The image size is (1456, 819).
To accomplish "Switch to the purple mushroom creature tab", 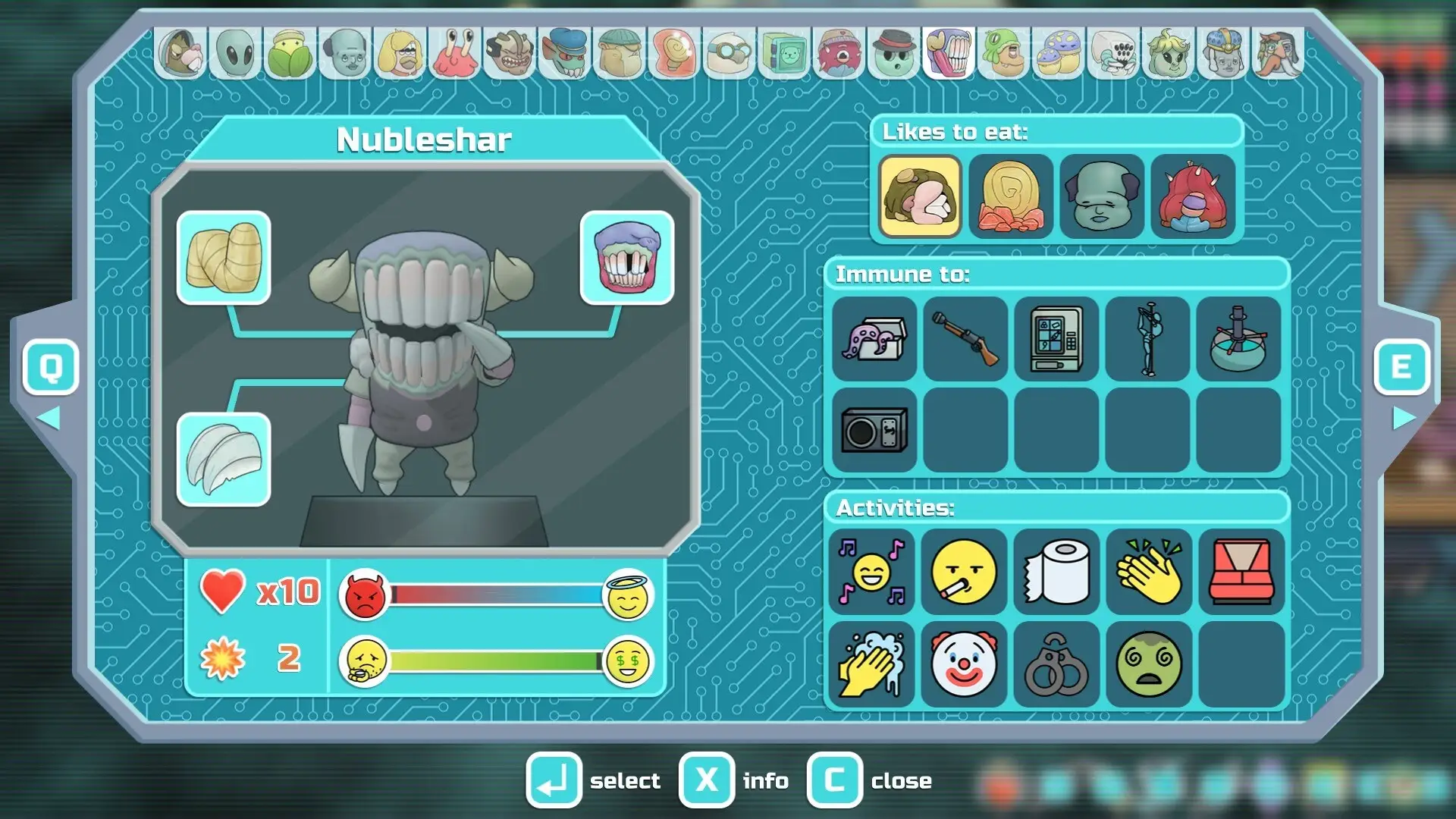I will (x=1059, y=53).
